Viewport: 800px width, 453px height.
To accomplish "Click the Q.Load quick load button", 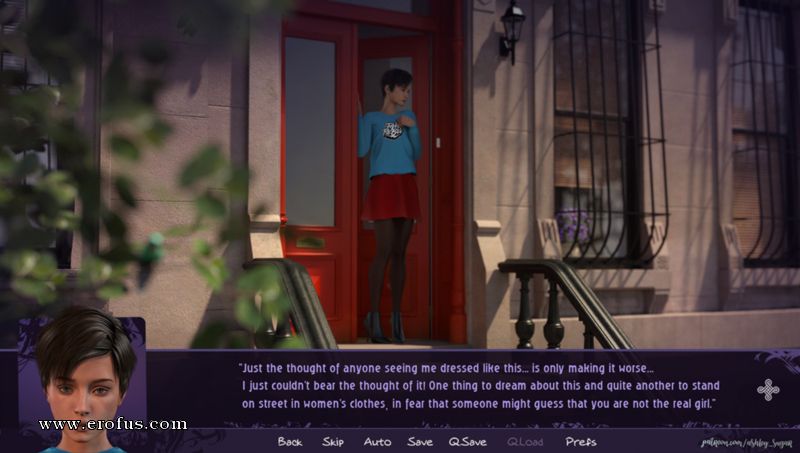I will [525, 442].
